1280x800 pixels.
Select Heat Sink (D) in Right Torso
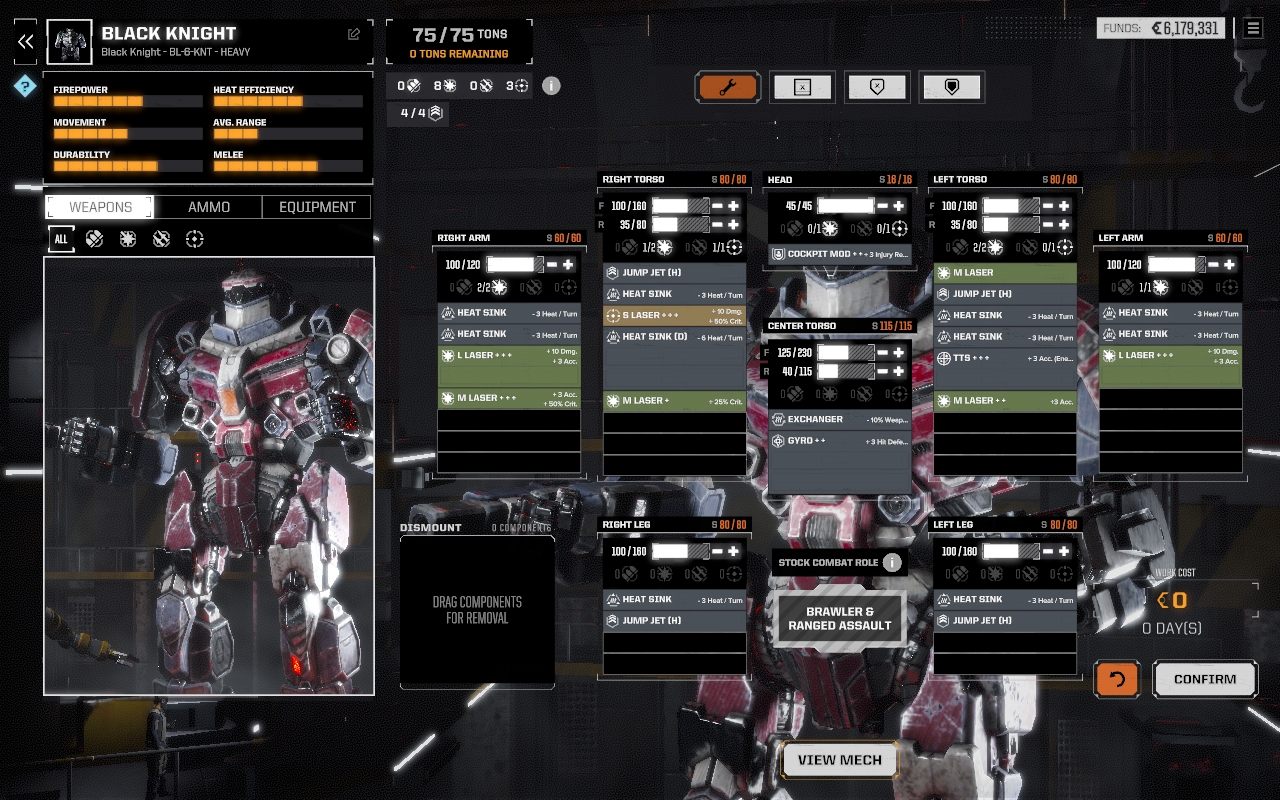tap(675, 337)
